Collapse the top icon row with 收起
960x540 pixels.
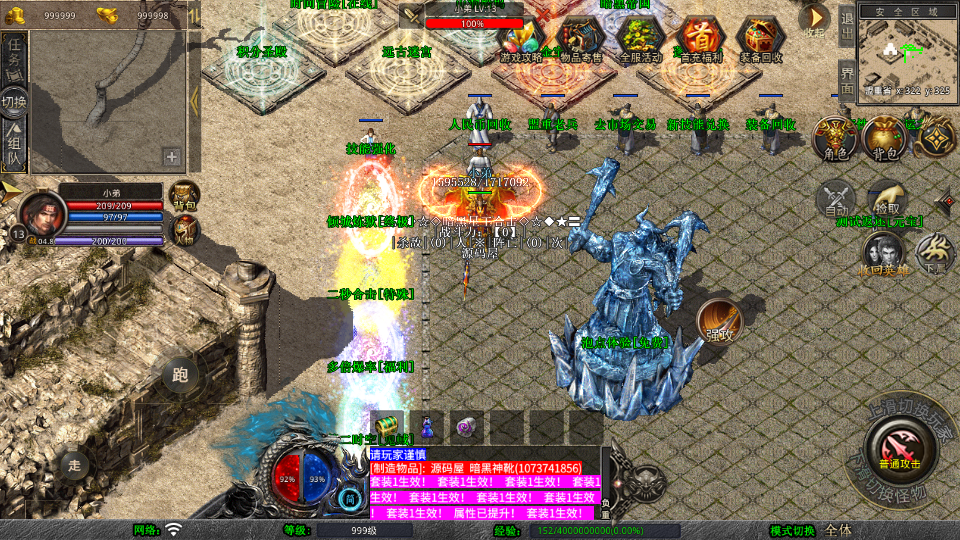click(x=815, y=20)
